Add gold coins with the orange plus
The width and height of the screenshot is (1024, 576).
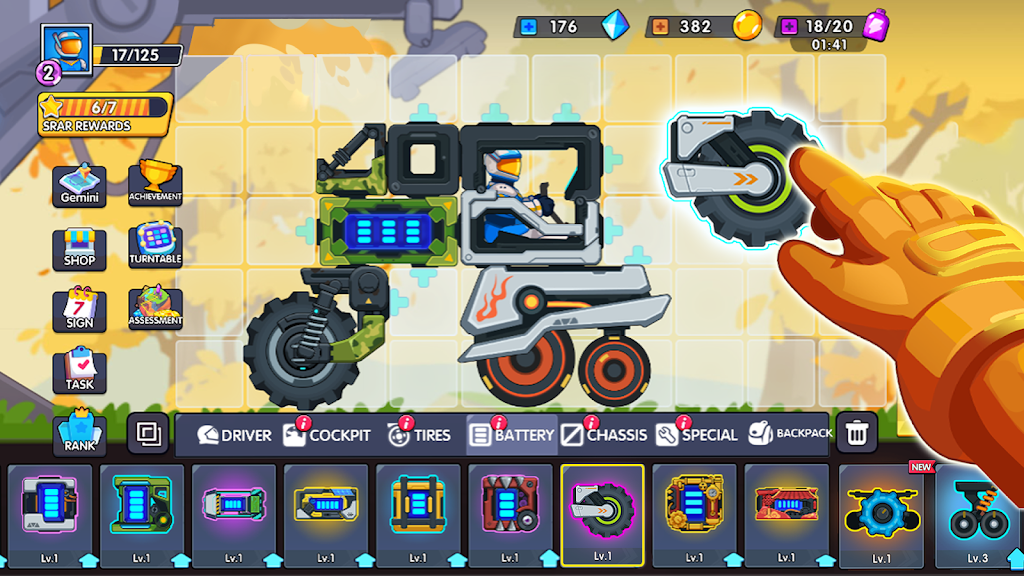coord(660,27)
